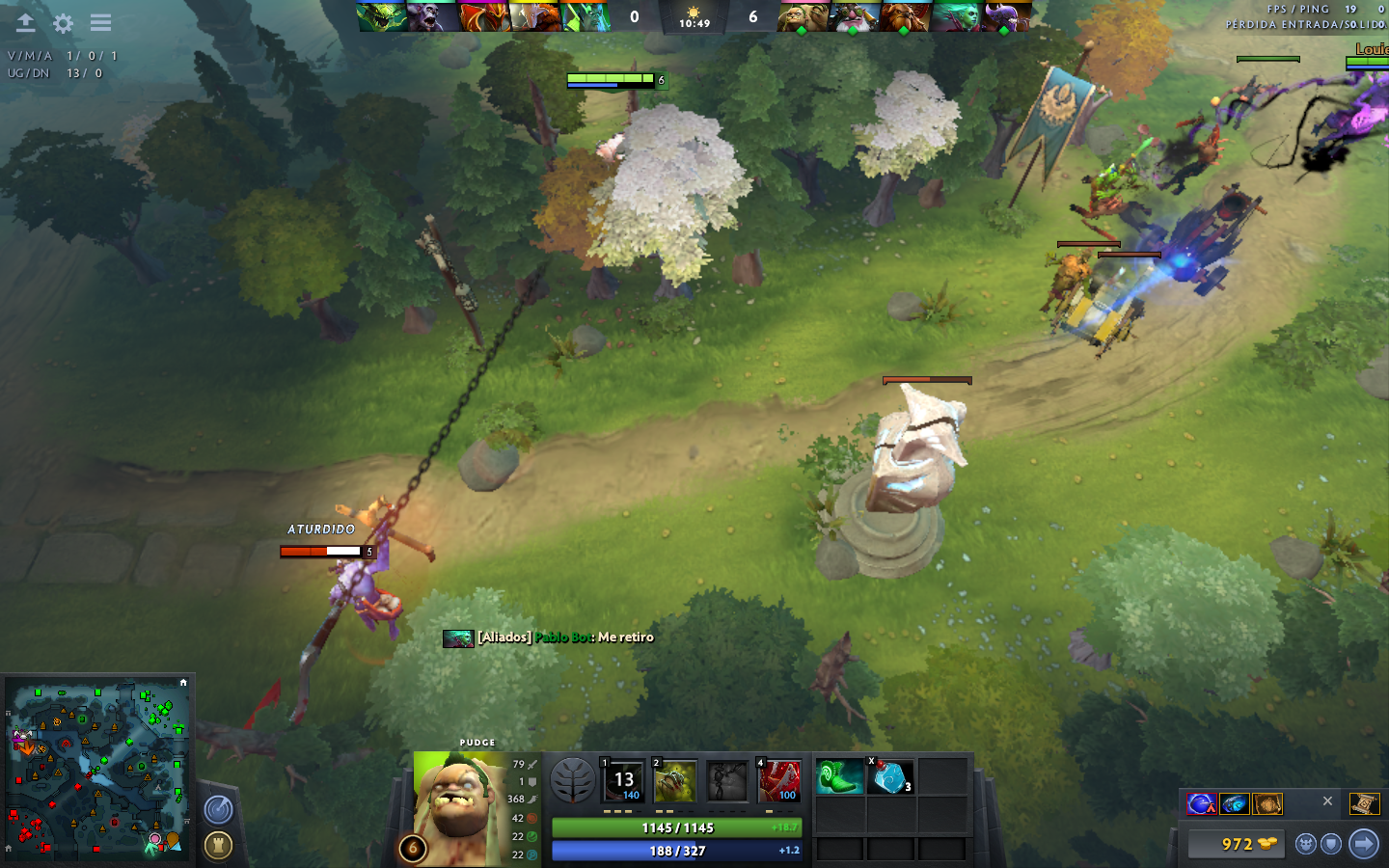This screenshot has height=868, width=1389.
Task: Open the settings gear menu
Action: click(x=63, y=23)
